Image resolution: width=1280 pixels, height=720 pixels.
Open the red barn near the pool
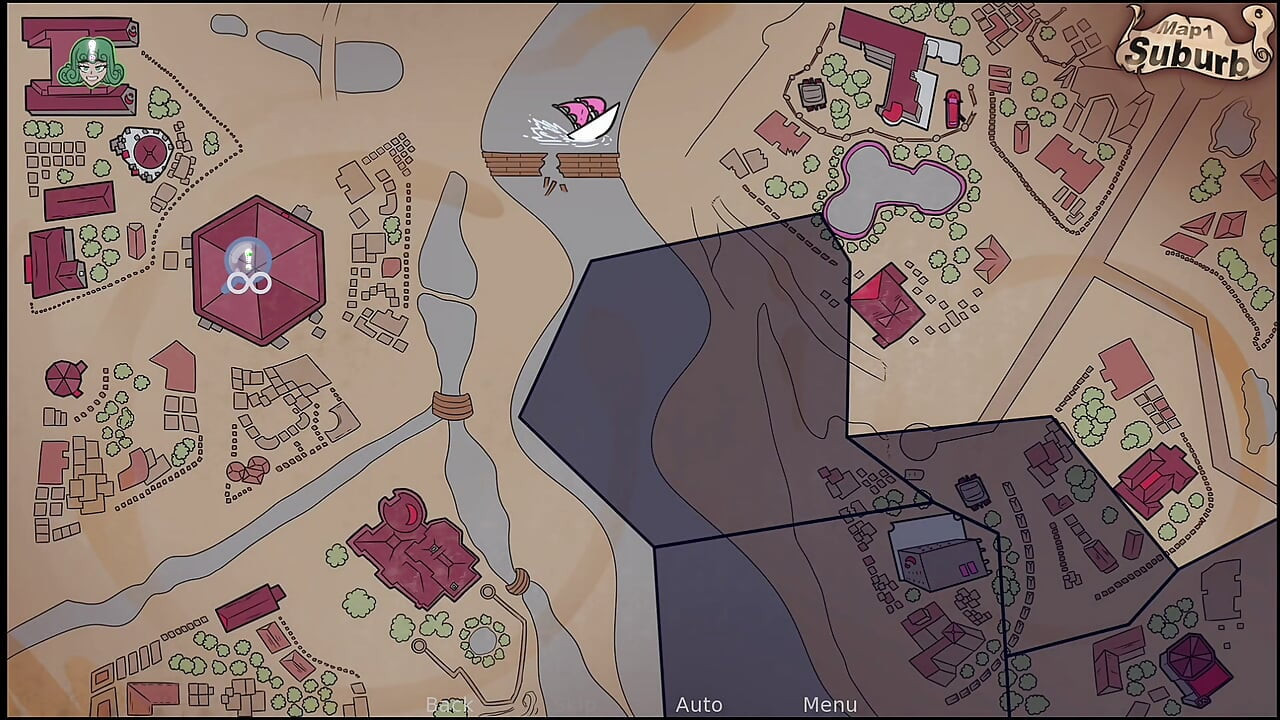tap(888, 305)
